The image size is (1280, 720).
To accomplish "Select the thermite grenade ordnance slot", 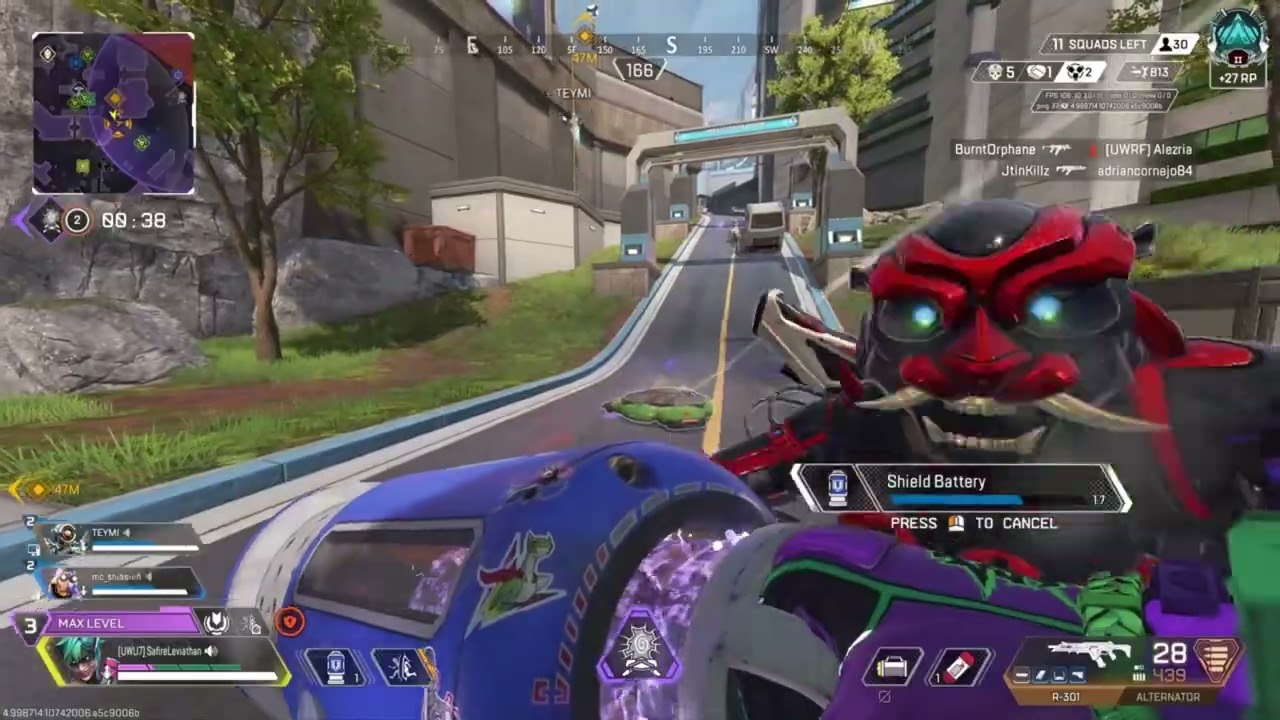I will coord(959,666).
